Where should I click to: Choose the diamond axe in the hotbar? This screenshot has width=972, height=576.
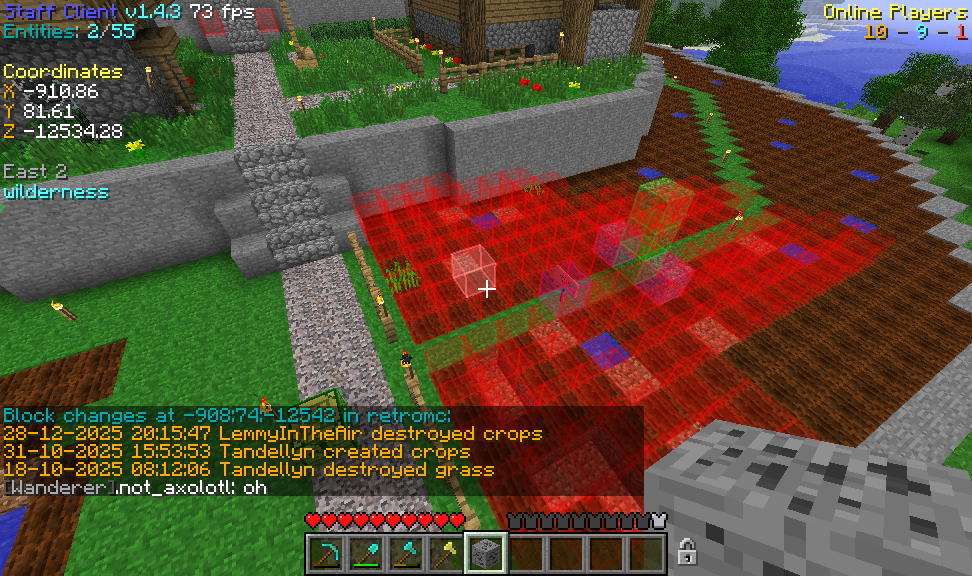(x=406, y=553)
